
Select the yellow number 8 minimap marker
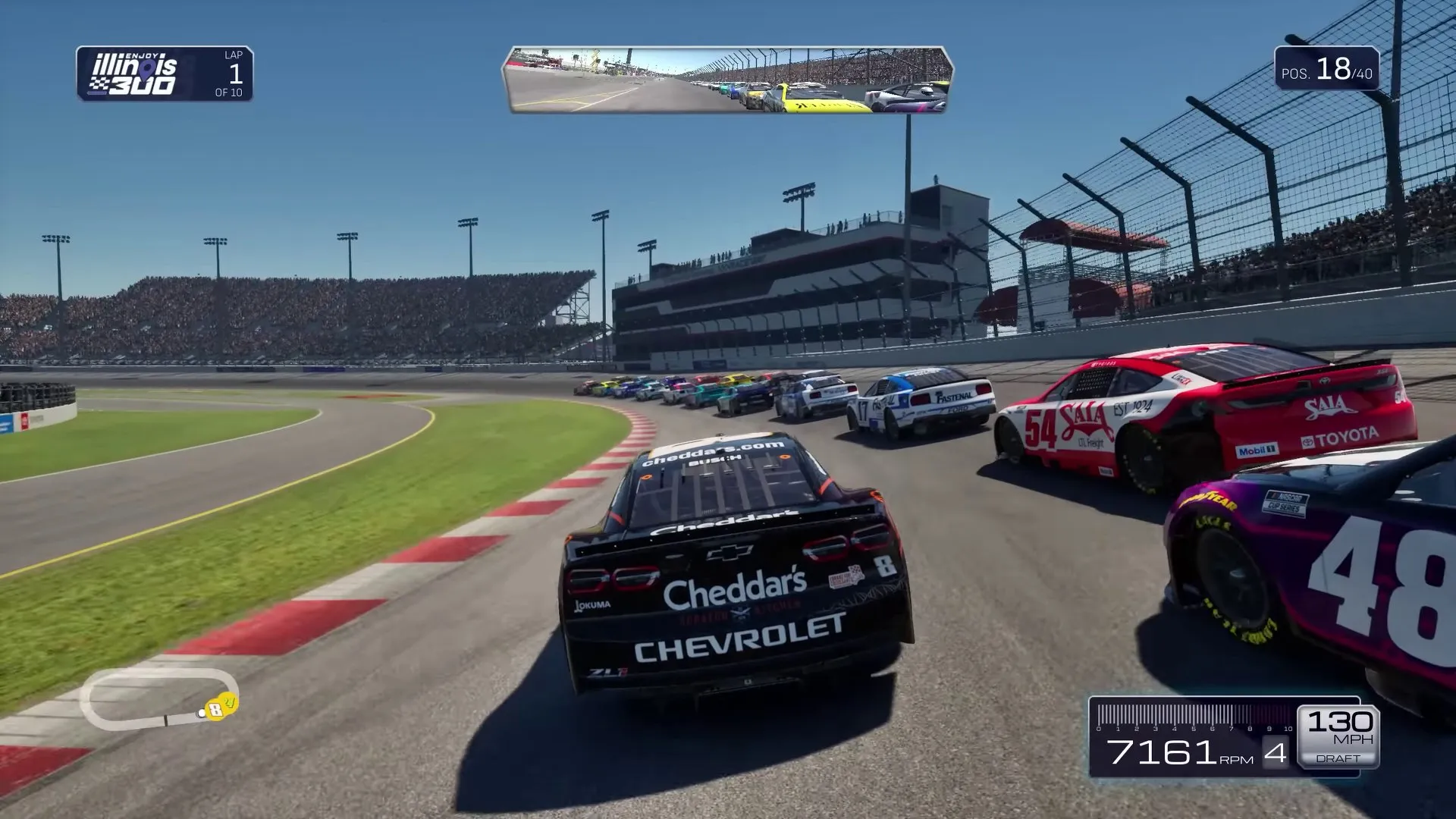(217, 710)
